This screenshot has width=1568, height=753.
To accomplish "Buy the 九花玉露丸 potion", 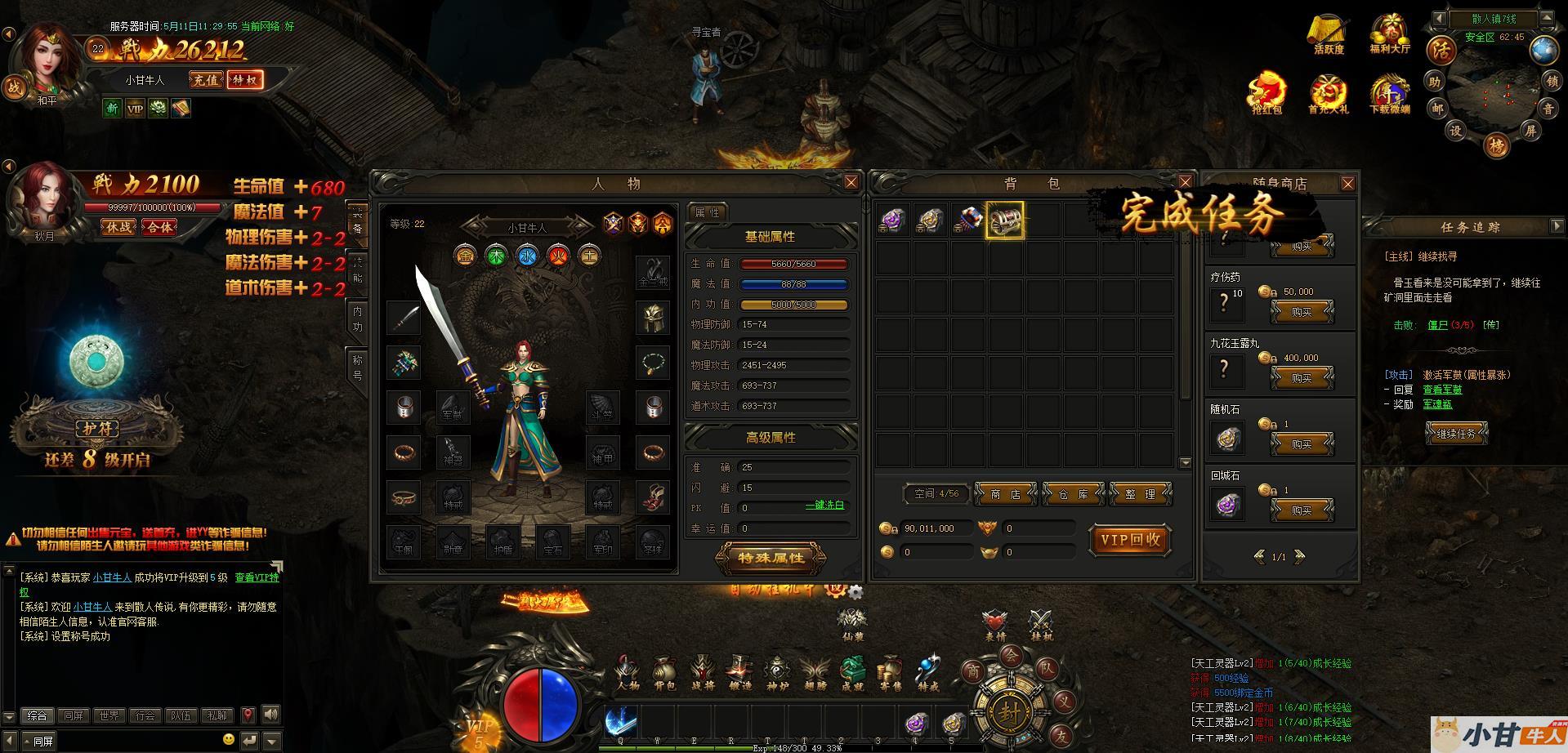I will [x=1302, y=378].
